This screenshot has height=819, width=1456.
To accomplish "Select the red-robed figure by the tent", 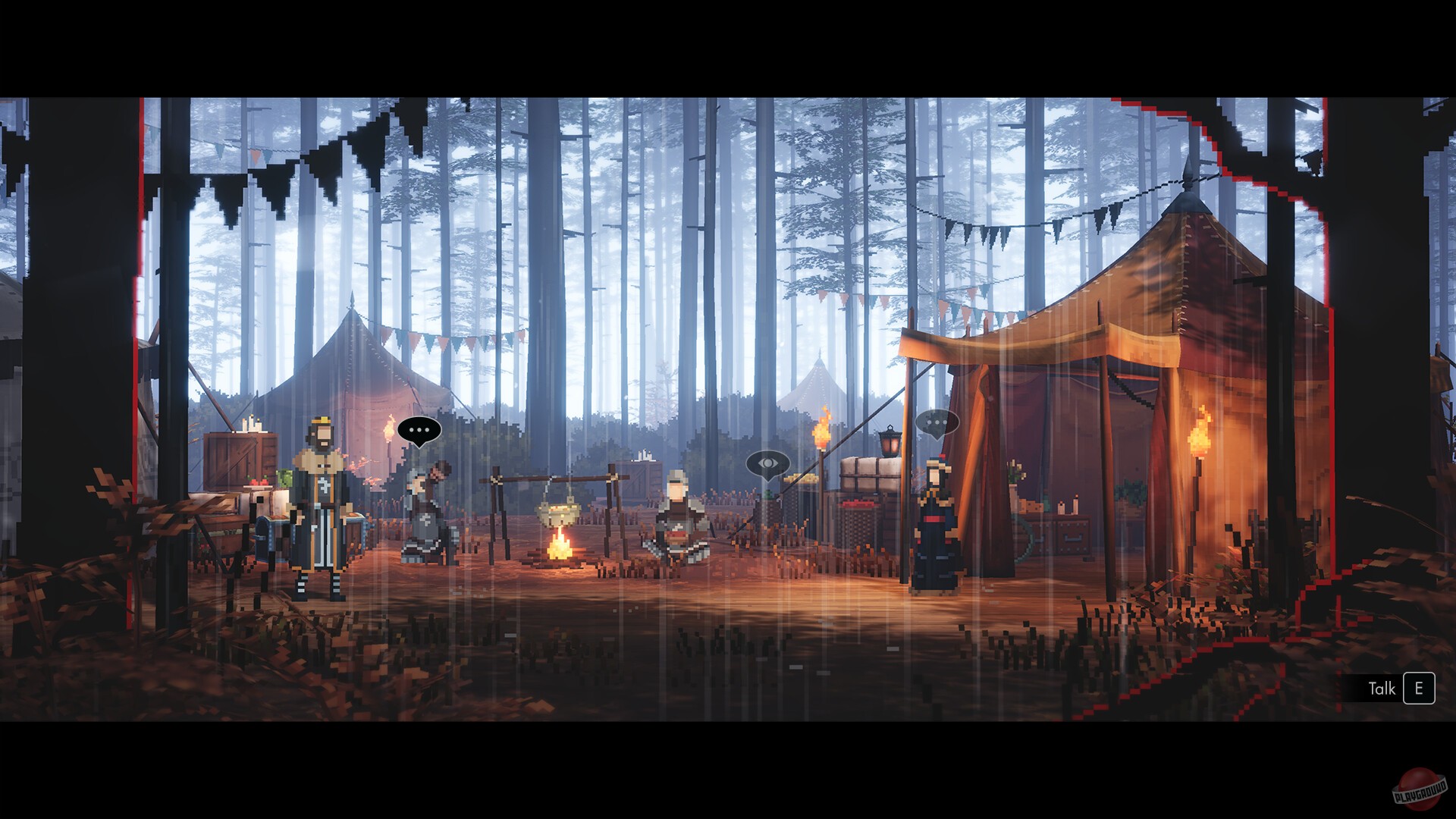I will [x=936, y=523].
